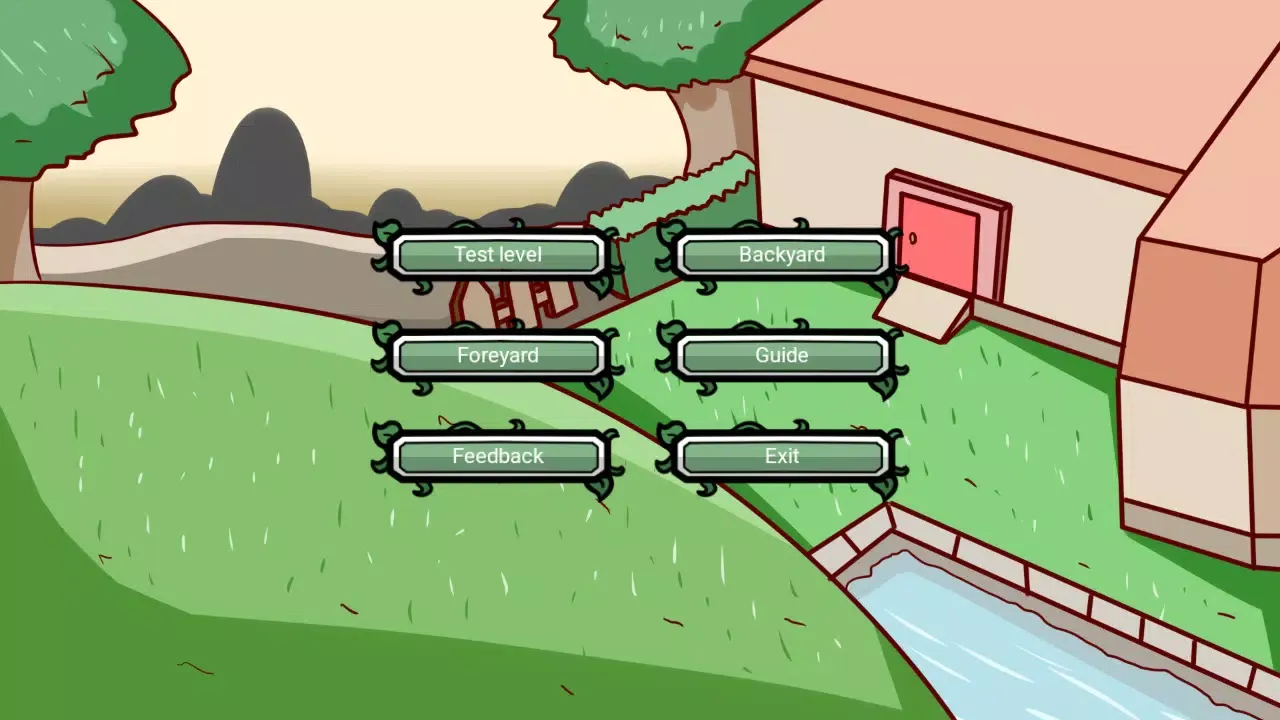Click the Feedback button
The height and width of the screenshot is (720, 1280).
(x=499, y=456)
